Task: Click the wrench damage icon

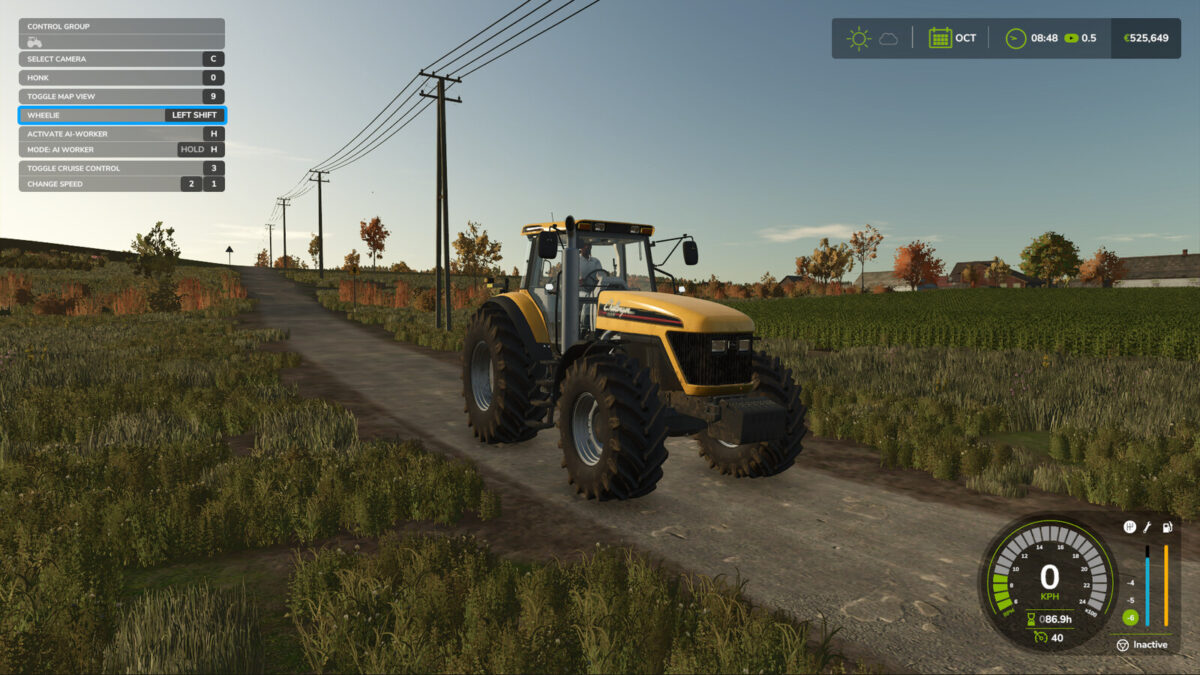Action: tap(1148, 527)
